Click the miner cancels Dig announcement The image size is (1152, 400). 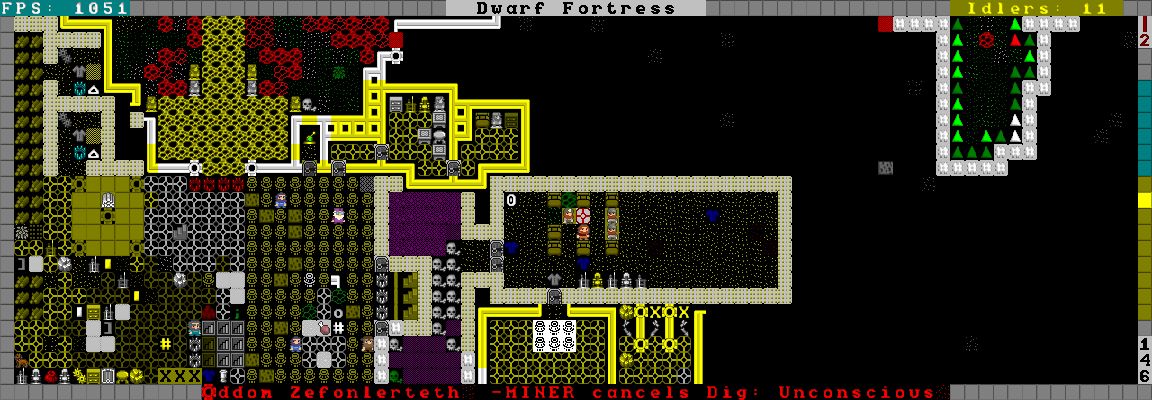pyautogui.click(x=570, y=392)
